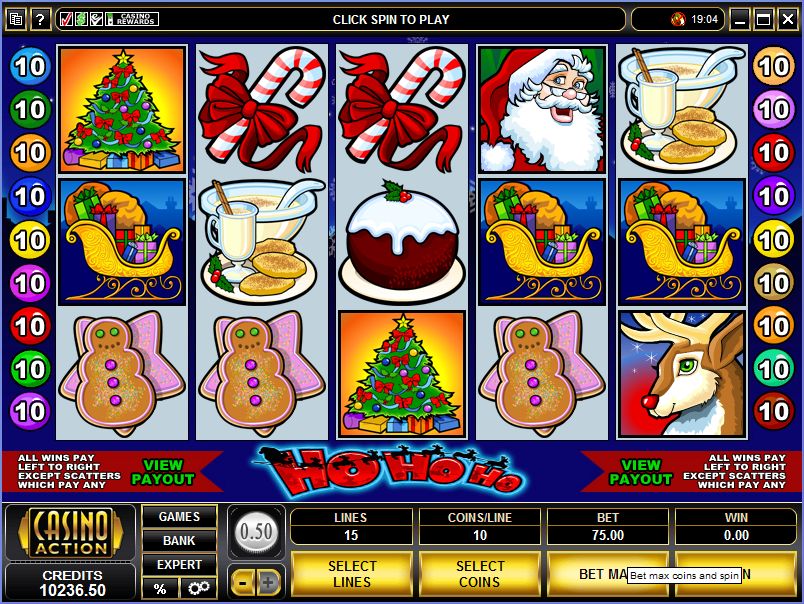Choose Select Lines
Screen dimensions: 804x604
tap(351, 574)
